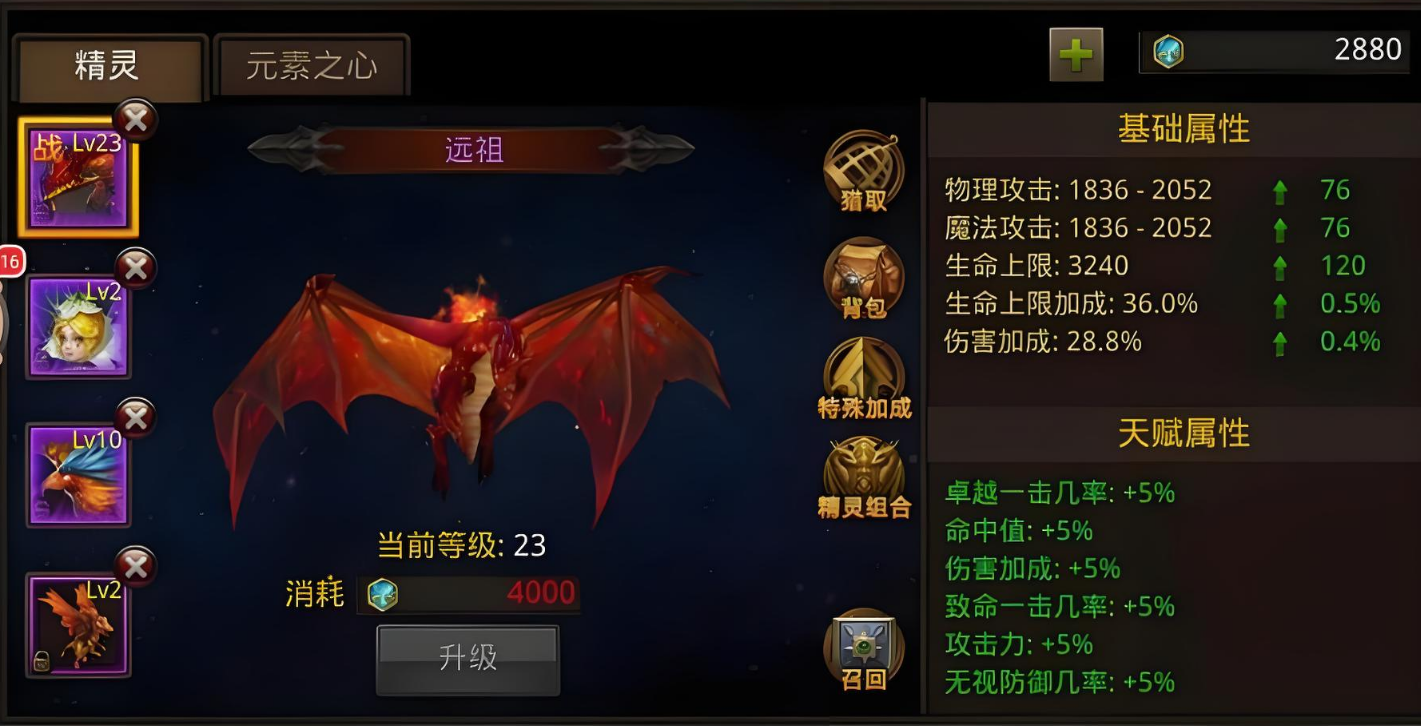Open the 猎取 hunting menu
The height and width of the screenshot is (726, 1421).
coord(863,171)
